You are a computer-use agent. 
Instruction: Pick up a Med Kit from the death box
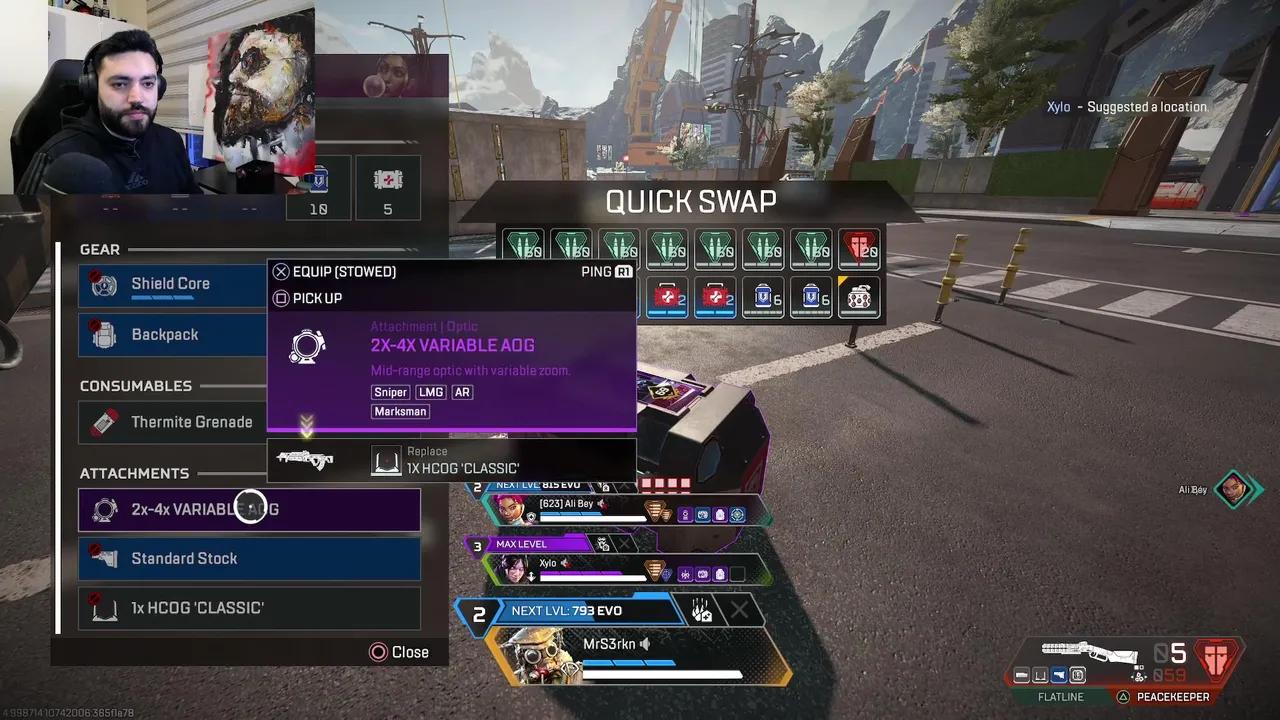tap(667, 297)
